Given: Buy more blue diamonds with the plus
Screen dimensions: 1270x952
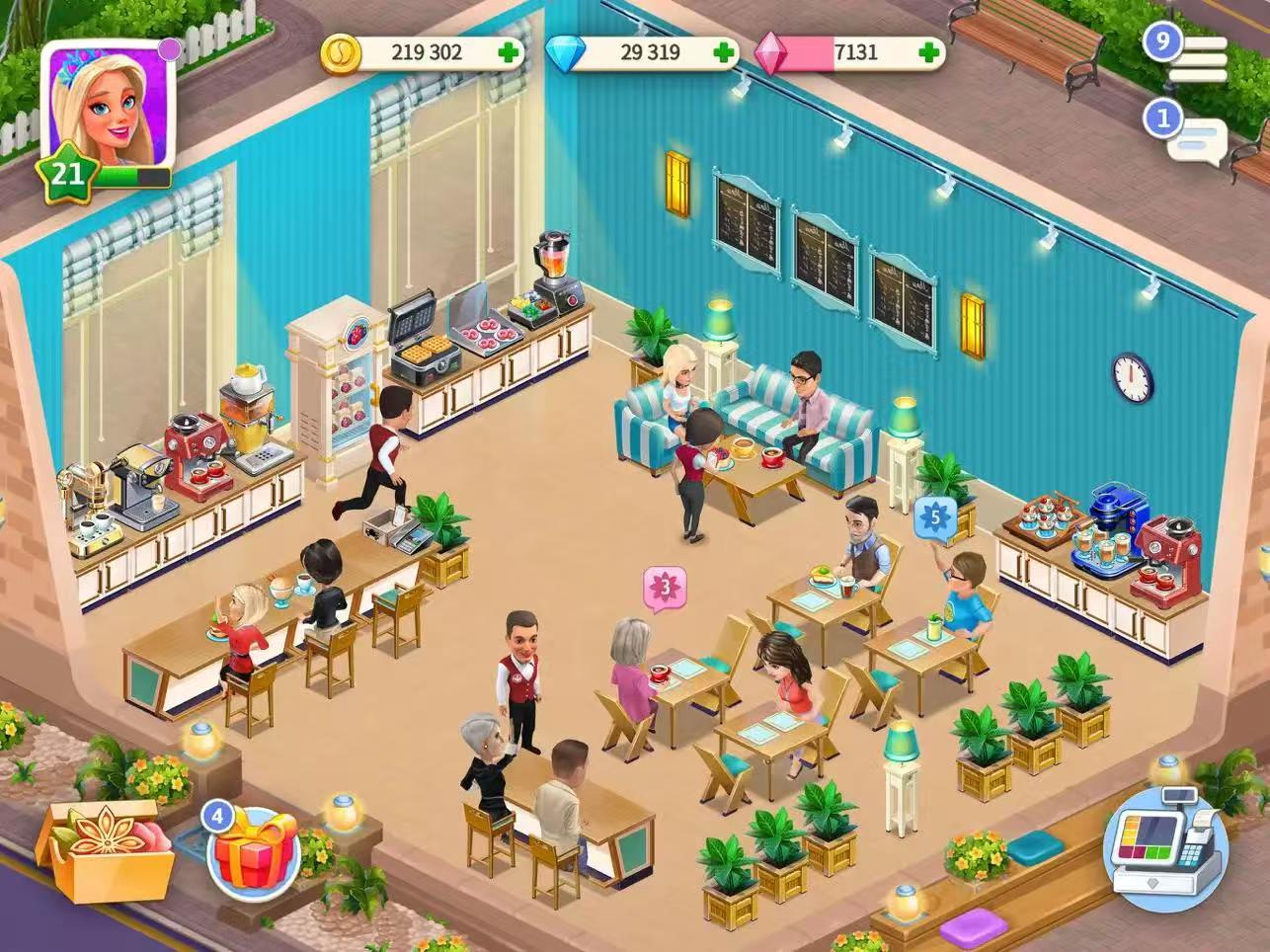Looking at the screenshot, I should pyautogui.click(x=724, y=52).
